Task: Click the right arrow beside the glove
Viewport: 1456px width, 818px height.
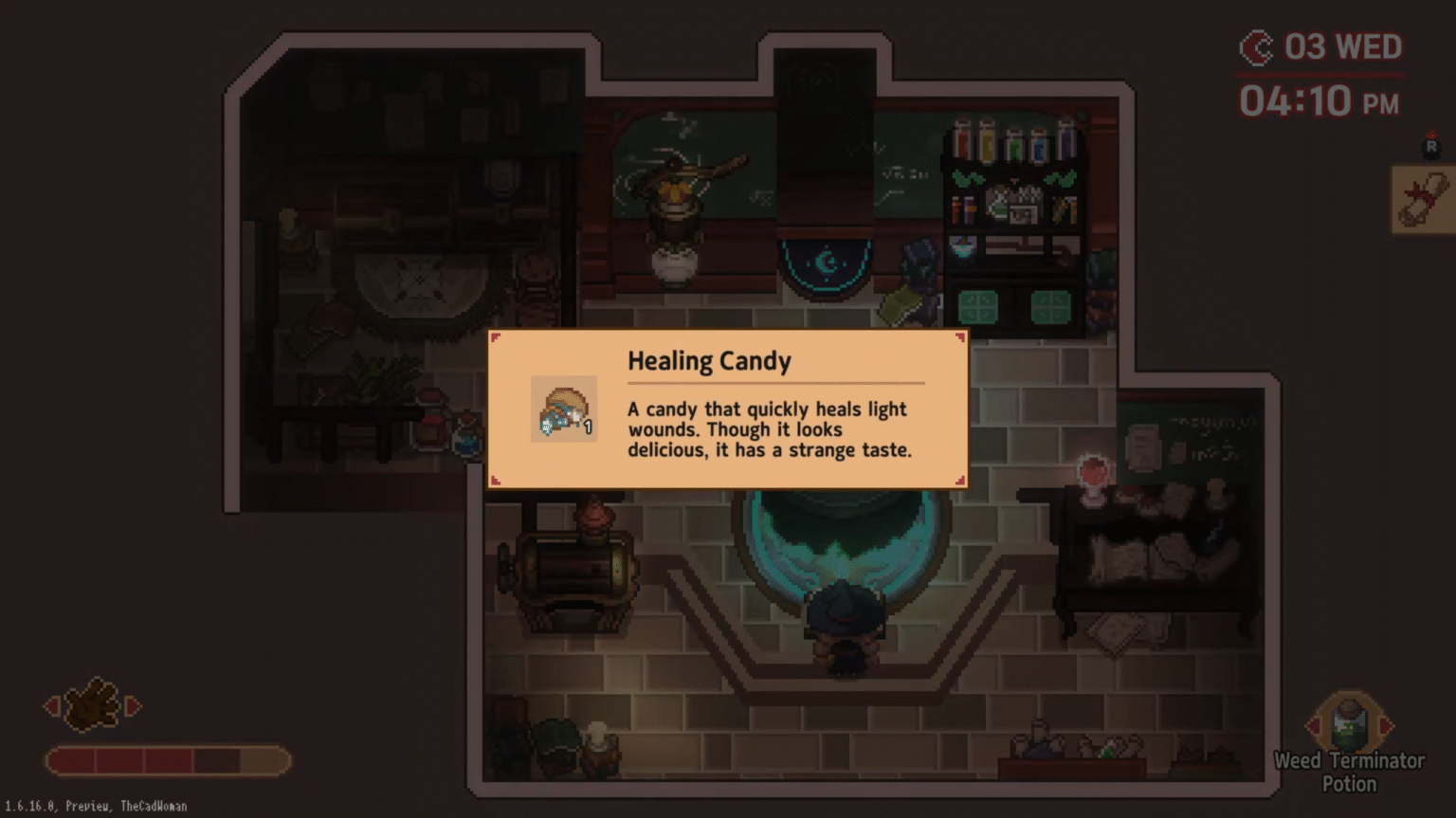Action: (x=134, y=705)
